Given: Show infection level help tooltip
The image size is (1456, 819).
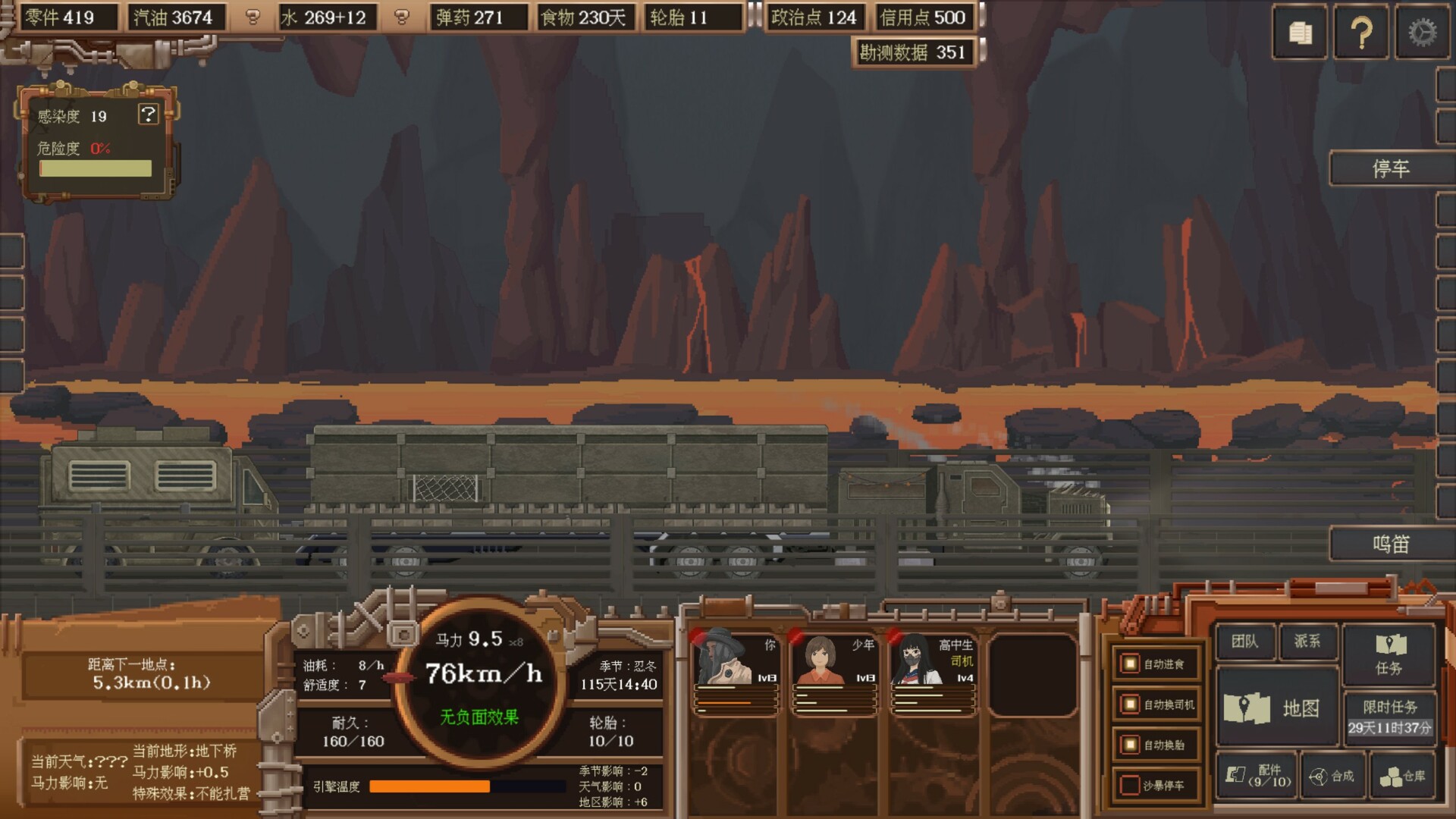Looking at the screenshot, I should (148, 115).
